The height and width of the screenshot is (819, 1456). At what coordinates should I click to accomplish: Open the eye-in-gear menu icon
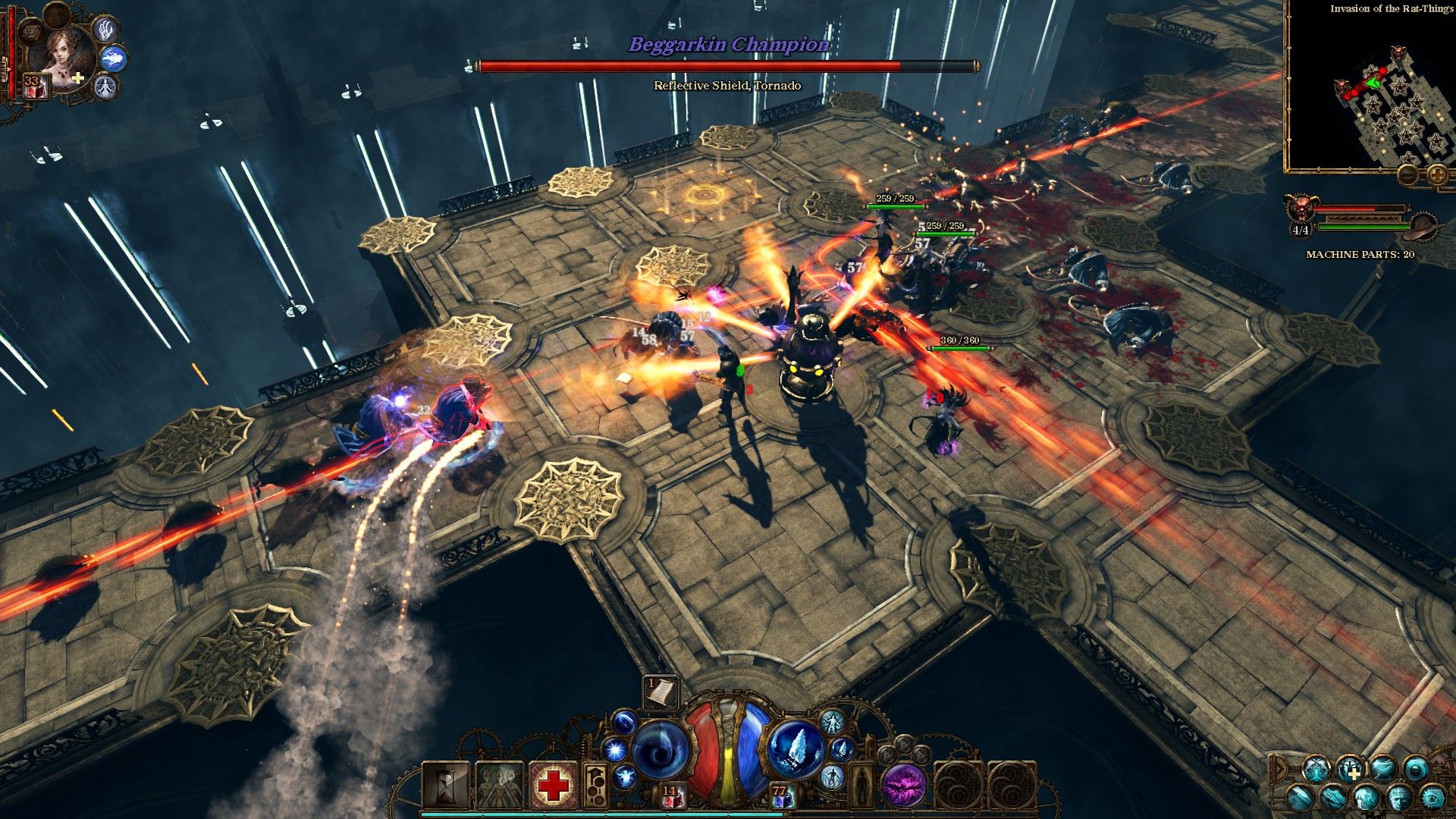[1432, 798]
